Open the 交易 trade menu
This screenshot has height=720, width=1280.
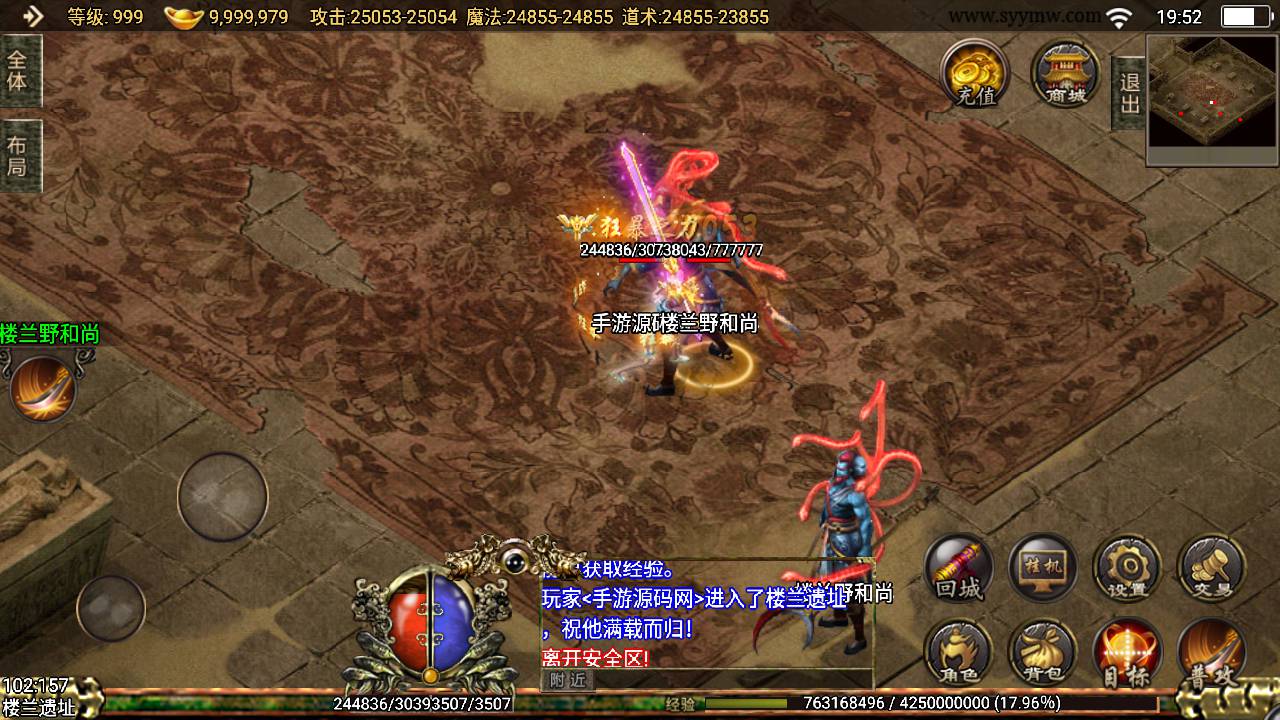[1212, 570]
